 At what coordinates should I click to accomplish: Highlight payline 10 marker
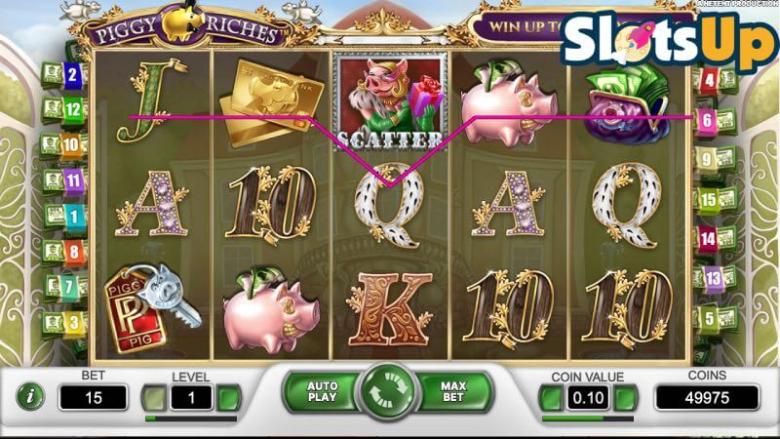(73, 145)
